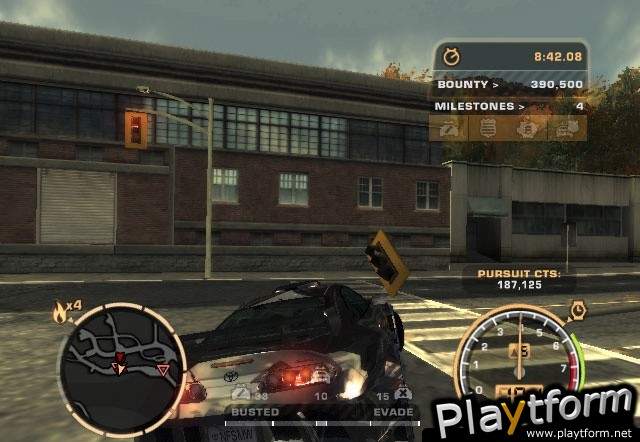Select the police badge milestone icon

(488, 128)
